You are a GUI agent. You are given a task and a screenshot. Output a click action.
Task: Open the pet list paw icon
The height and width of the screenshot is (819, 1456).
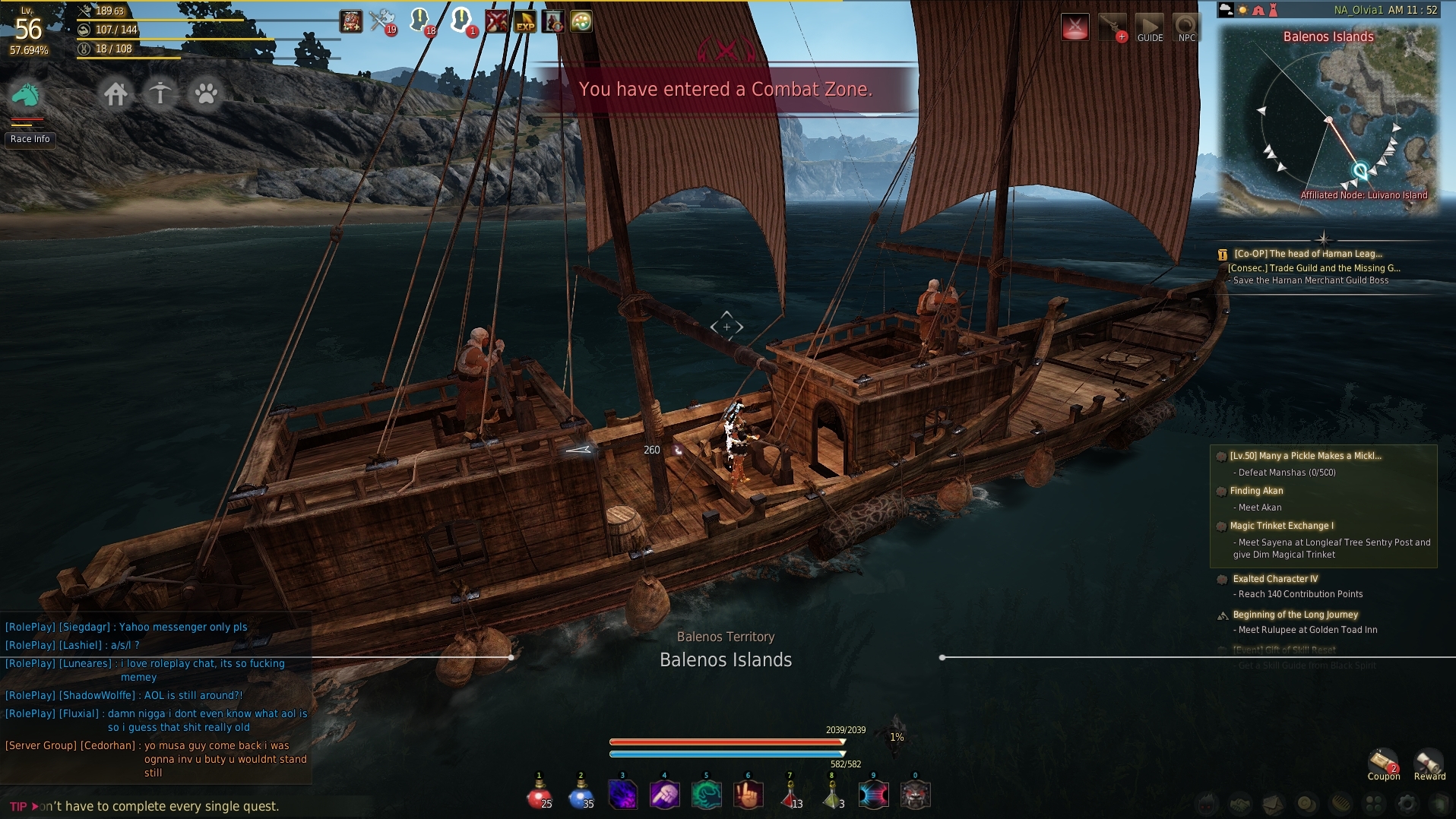click(205, 94)
